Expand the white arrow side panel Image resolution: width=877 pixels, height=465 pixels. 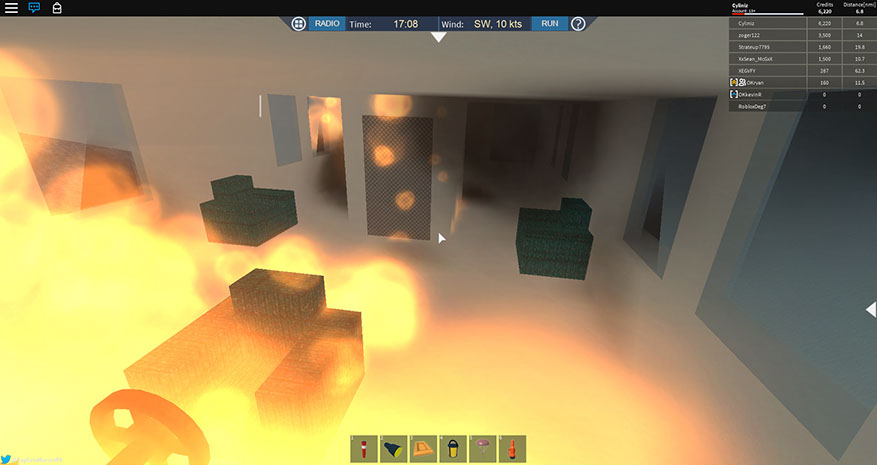(870, 310)
